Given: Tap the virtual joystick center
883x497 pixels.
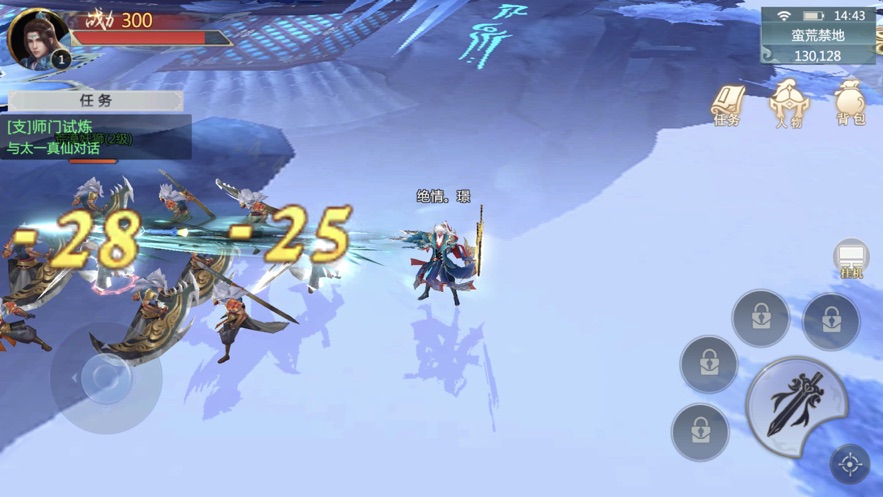Looking at the screenshot, I should point(105,377).
